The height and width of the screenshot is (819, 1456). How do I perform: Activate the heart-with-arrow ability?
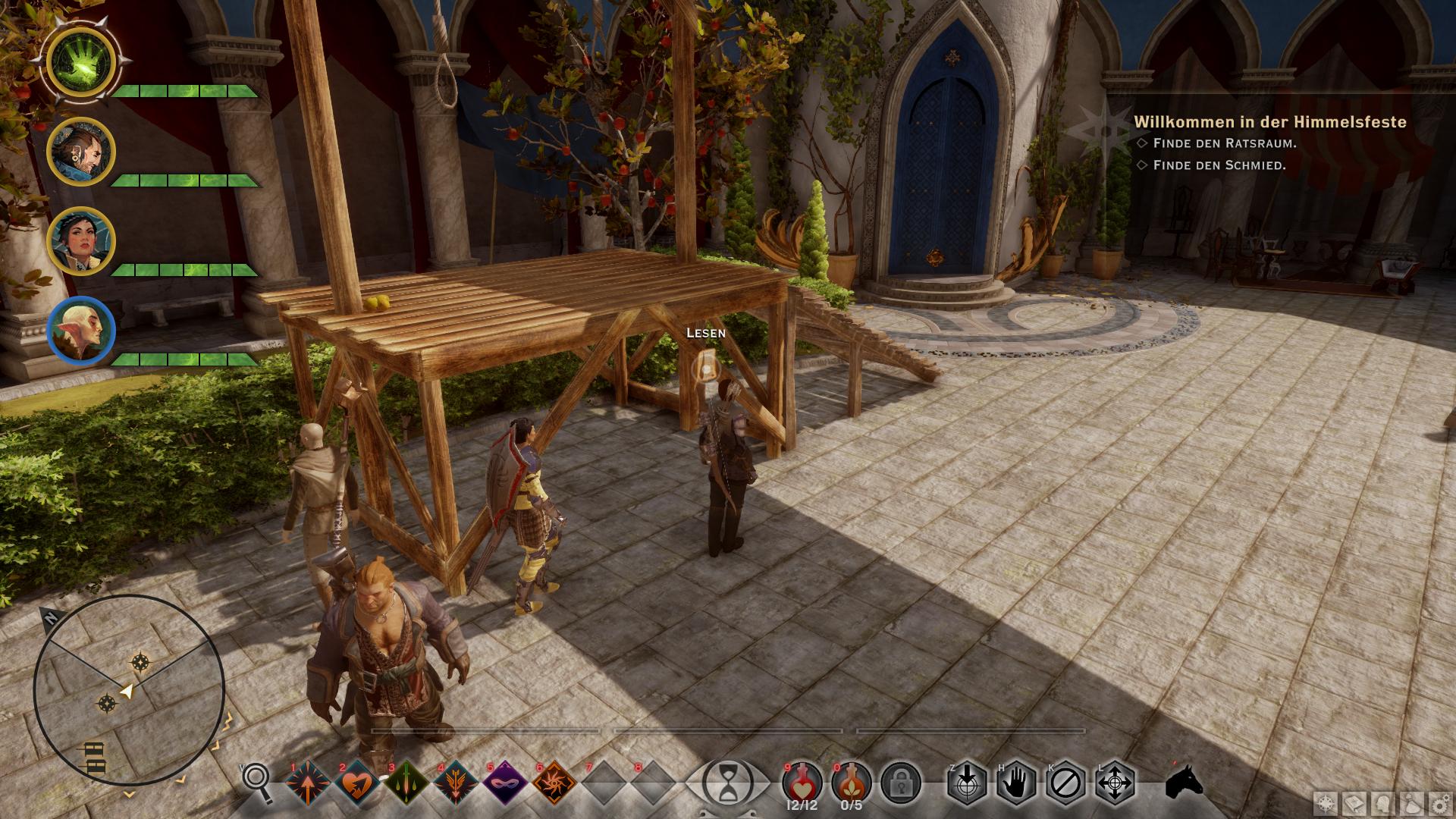tap(356, 783)
